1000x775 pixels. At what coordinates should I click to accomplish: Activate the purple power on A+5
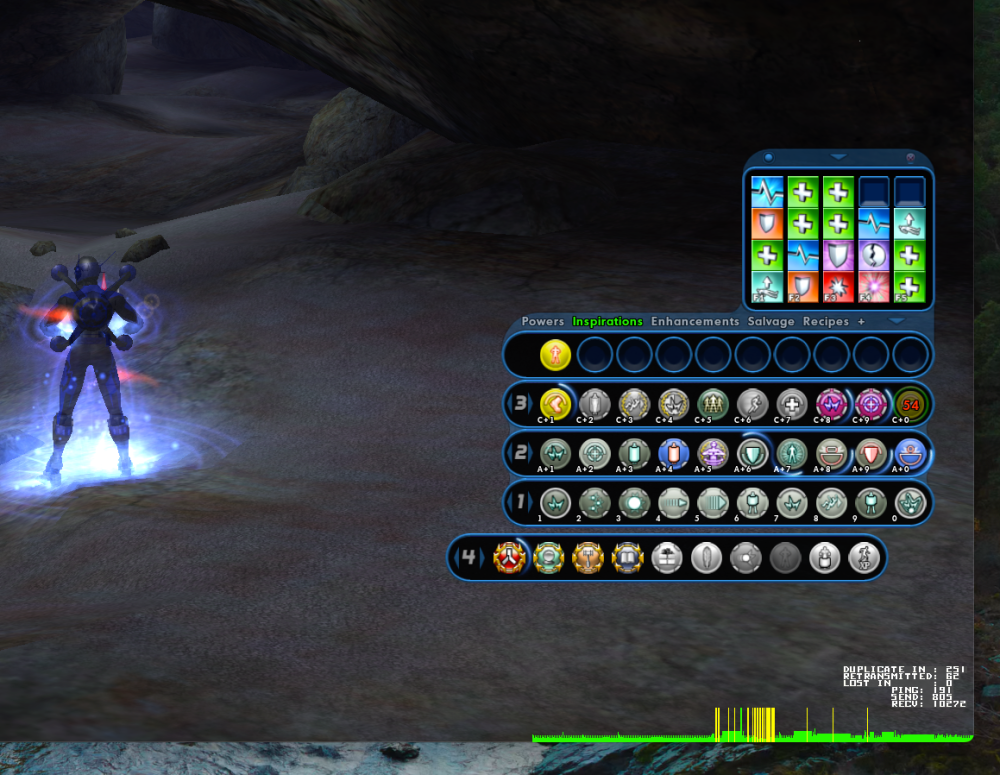[x=712, y=453]
